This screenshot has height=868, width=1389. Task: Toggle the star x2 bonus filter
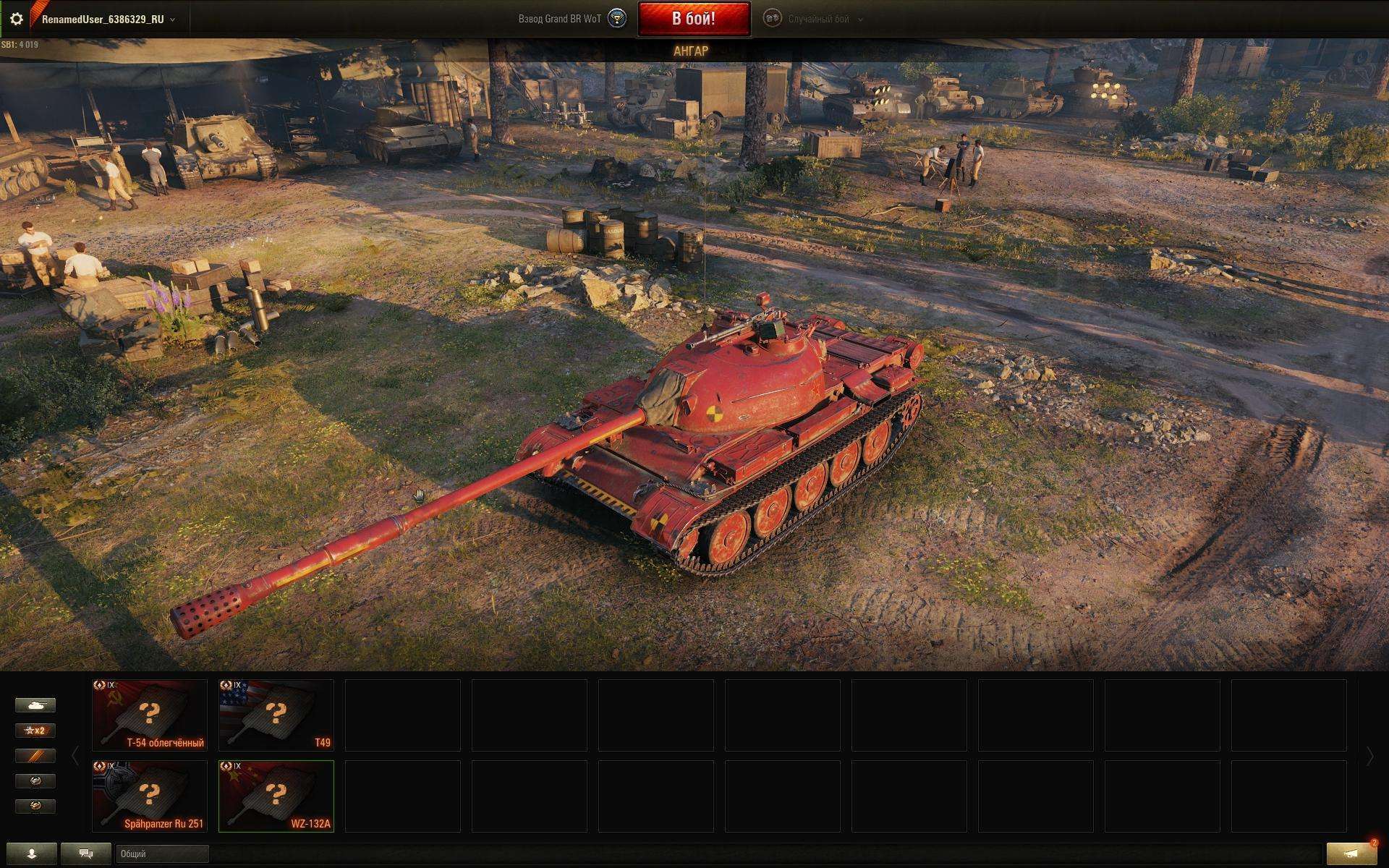pyautogui.click(x=35, y=731)
